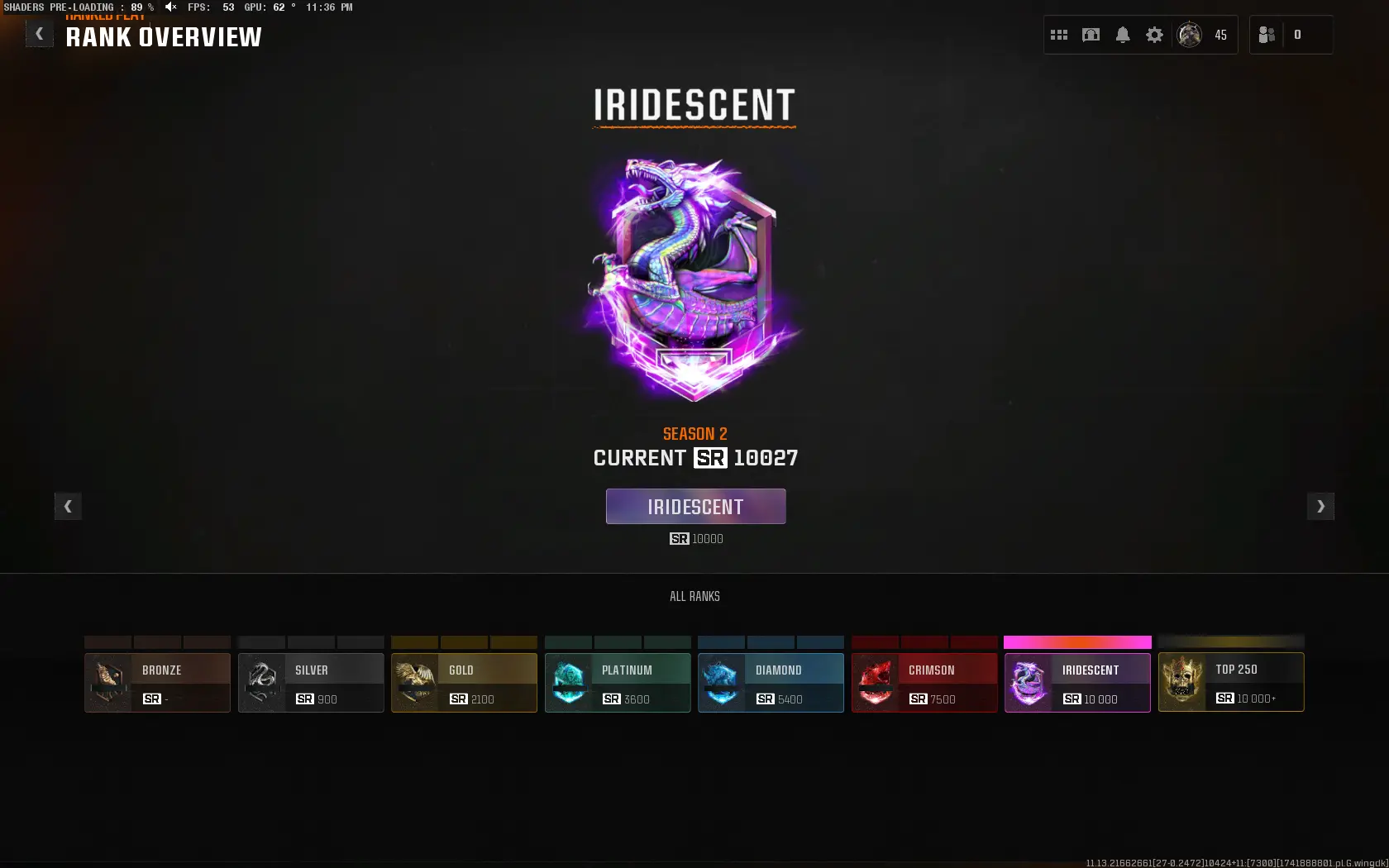
Task: Expand the next rank with right chevron
Action: [1320, 507]
